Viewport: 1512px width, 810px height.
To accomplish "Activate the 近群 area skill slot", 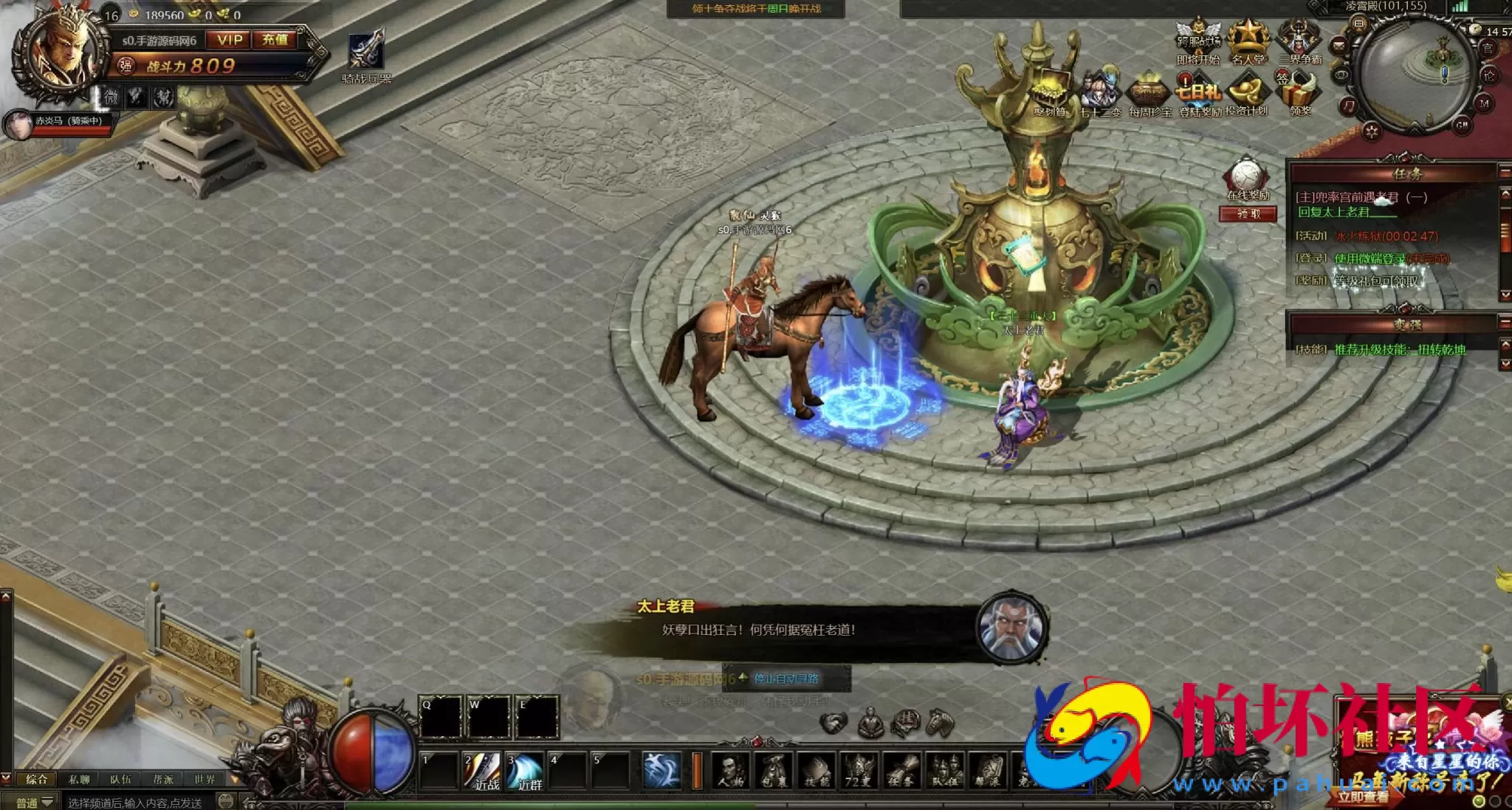I will point(526,770).
